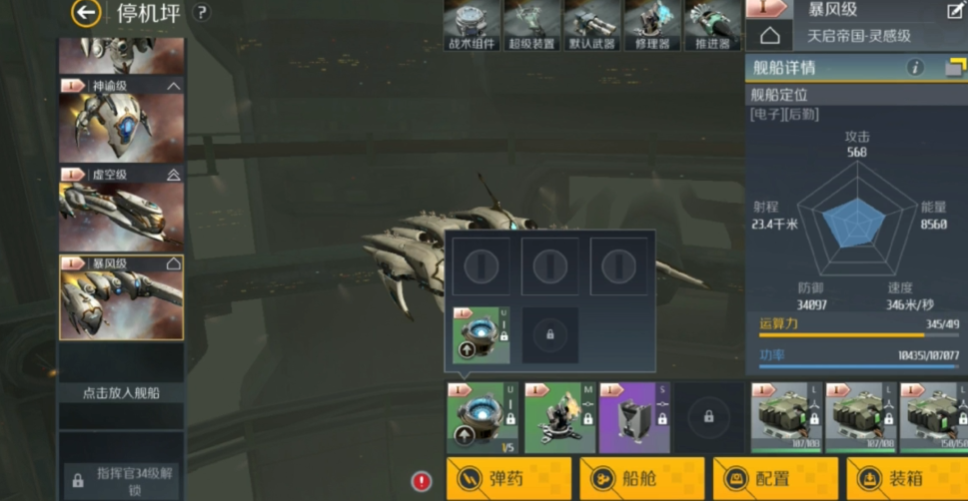Viewport: 968px width, 501px height.
Task: Go back using the arrow beside 停机坪
Action: [x=87, y=13]
